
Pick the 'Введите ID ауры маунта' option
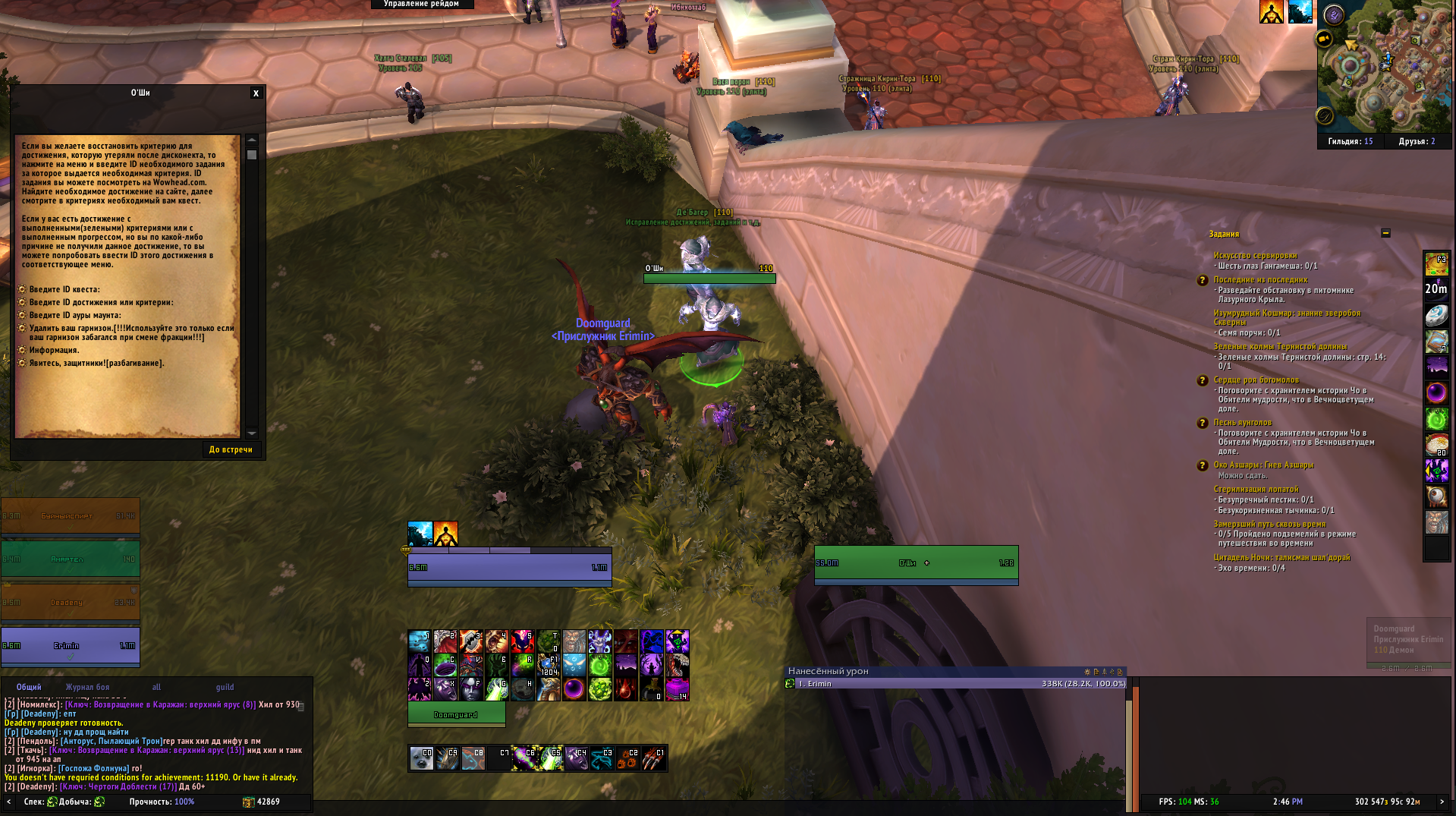click(x=75, y=315)
